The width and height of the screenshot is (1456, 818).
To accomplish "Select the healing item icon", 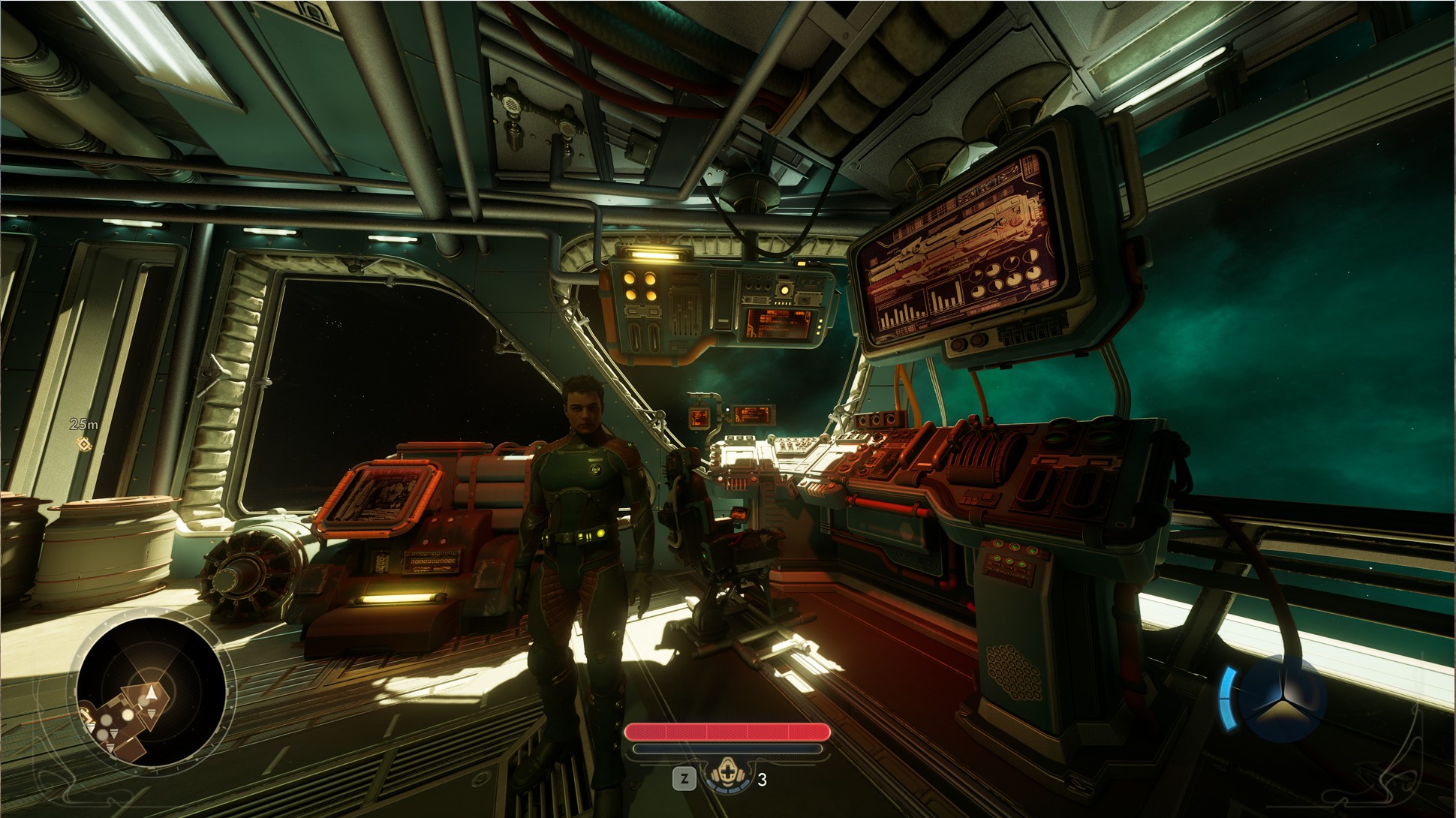I will [725, 778].
